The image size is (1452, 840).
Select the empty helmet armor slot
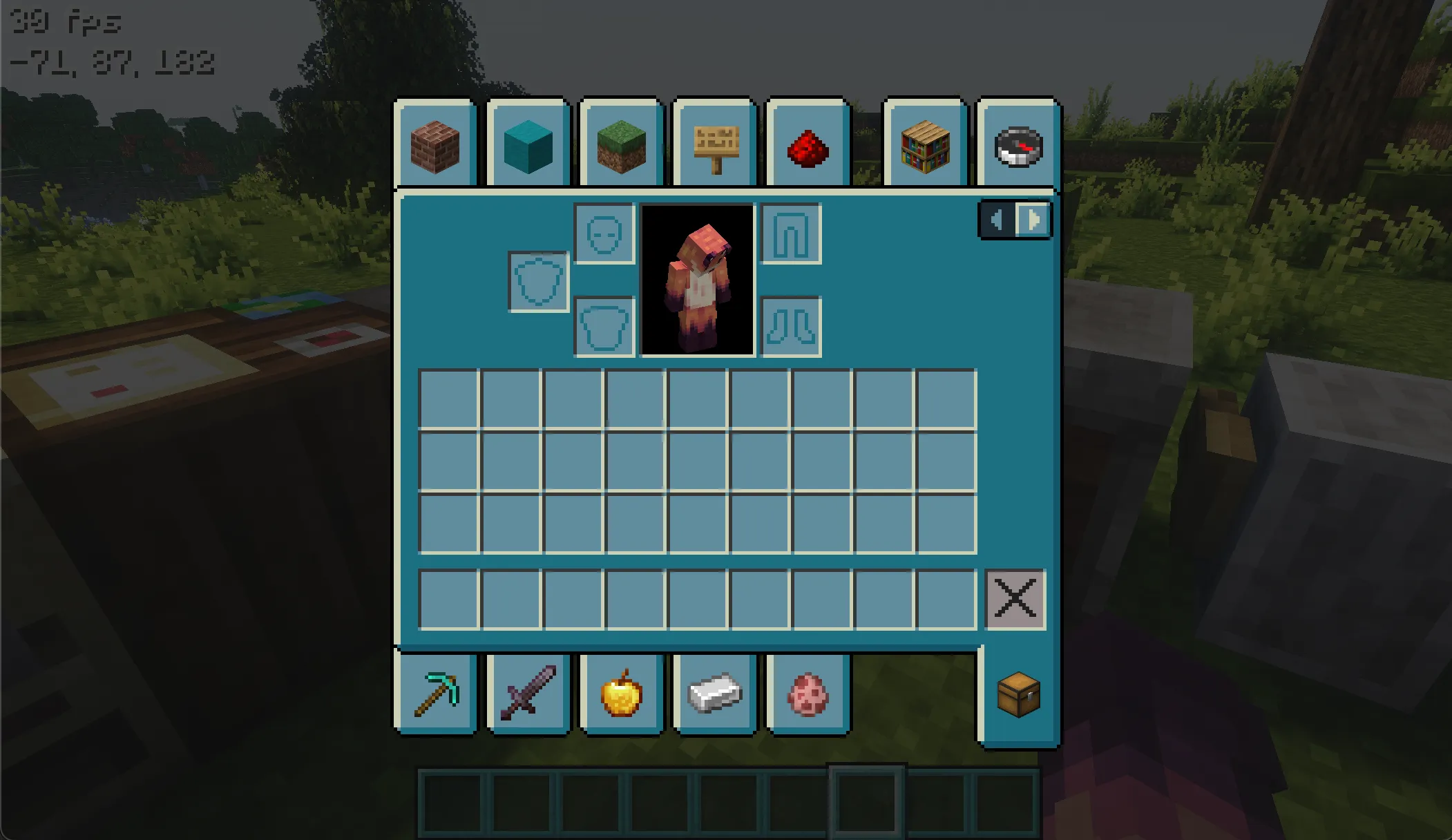[x=604, y=233]
